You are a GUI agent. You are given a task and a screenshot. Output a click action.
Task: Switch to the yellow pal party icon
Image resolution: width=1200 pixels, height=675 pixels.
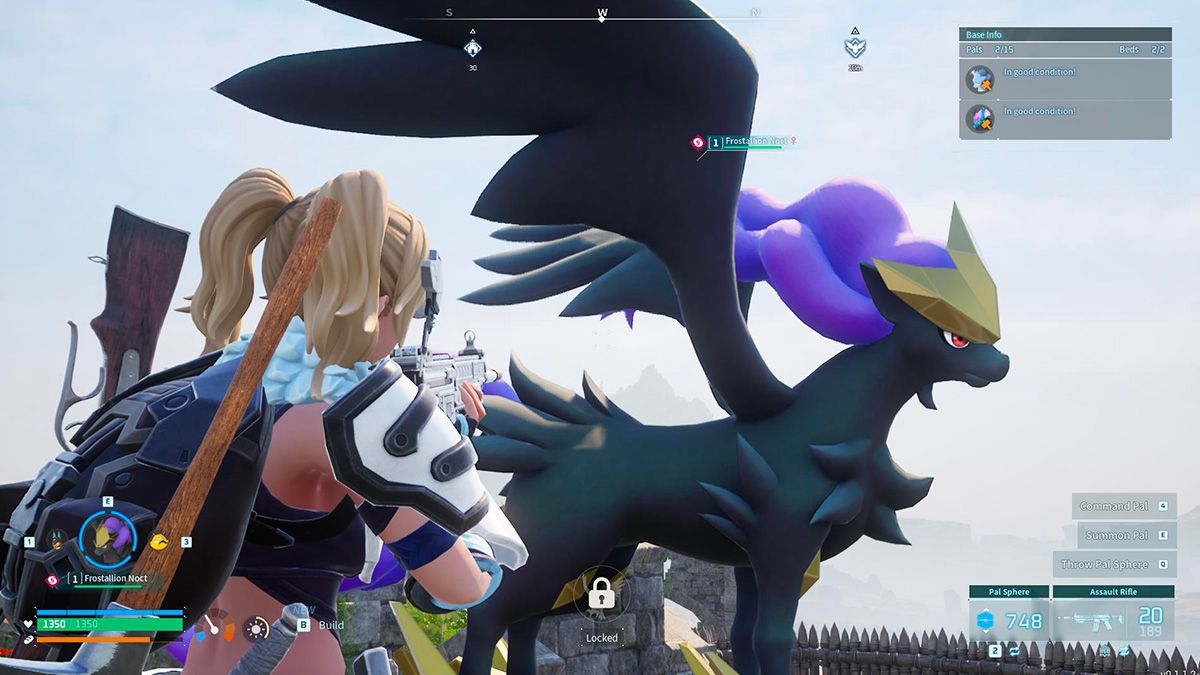[x=158, y=541]
